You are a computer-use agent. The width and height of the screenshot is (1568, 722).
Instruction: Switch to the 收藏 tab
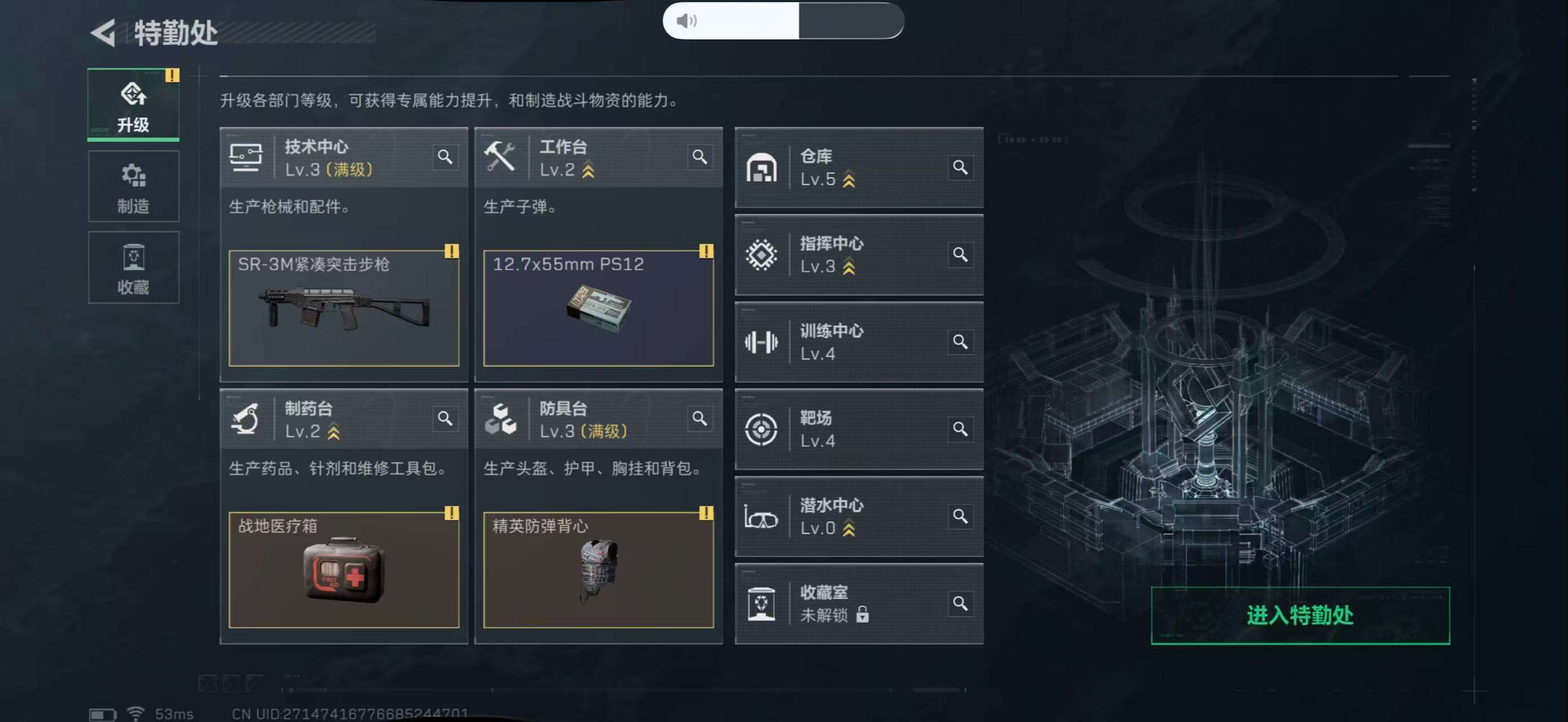coord(133,267)
